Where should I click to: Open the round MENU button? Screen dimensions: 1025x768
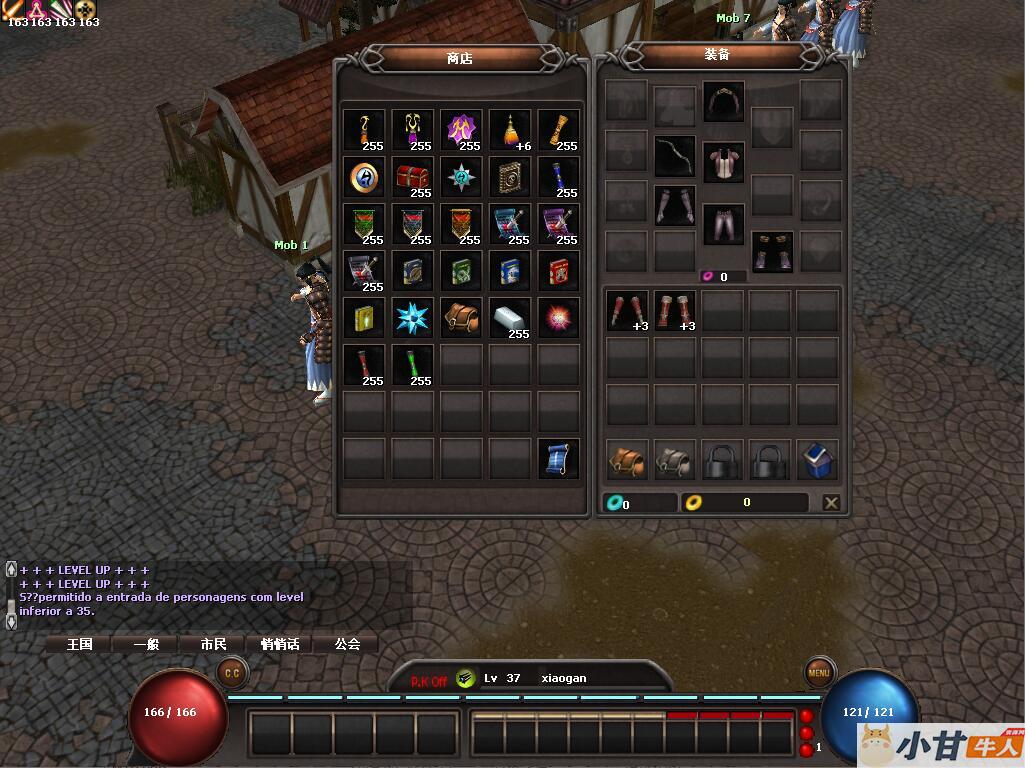tap(819, 673)
